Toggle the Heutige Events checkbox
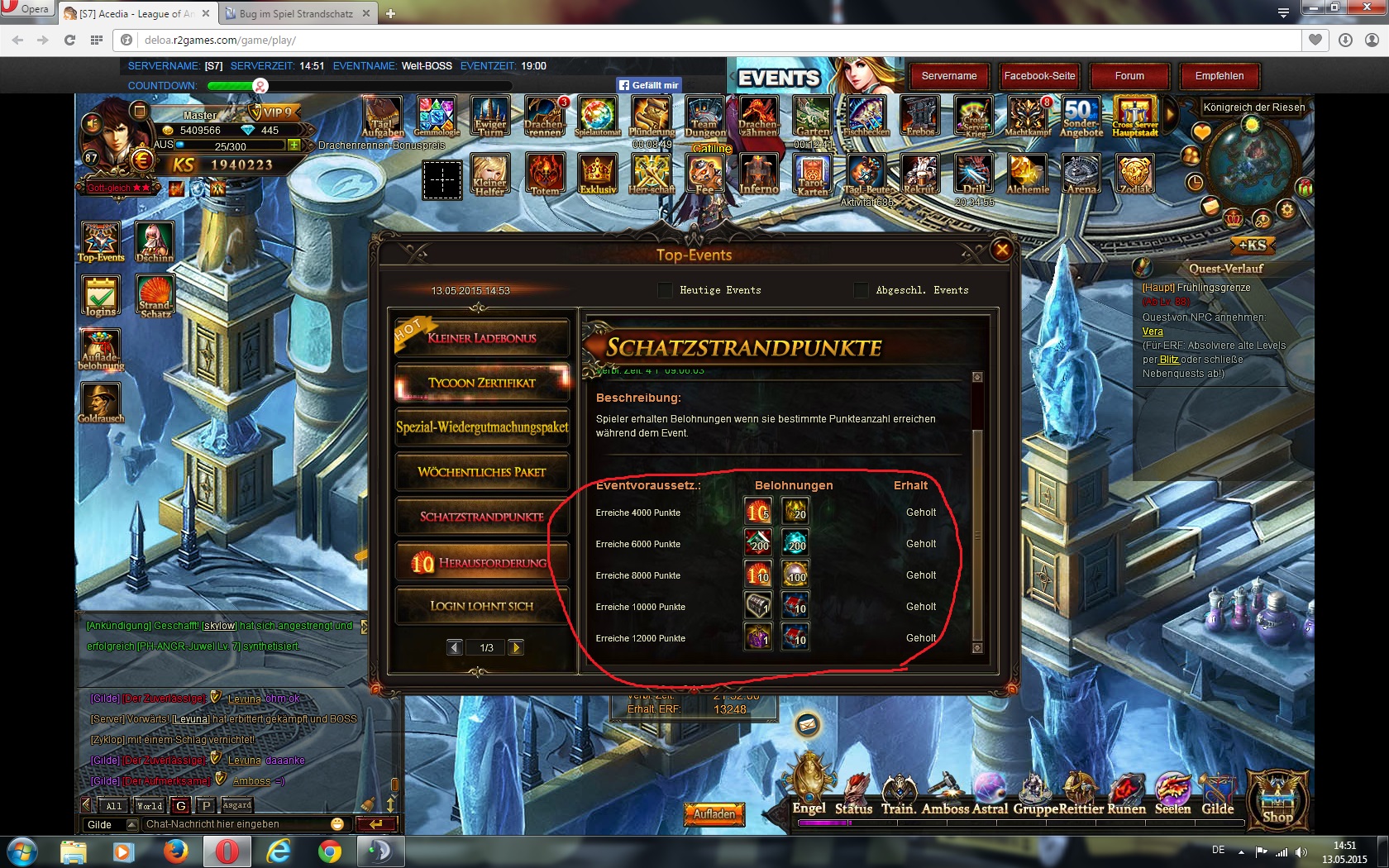 click(665, 290)
